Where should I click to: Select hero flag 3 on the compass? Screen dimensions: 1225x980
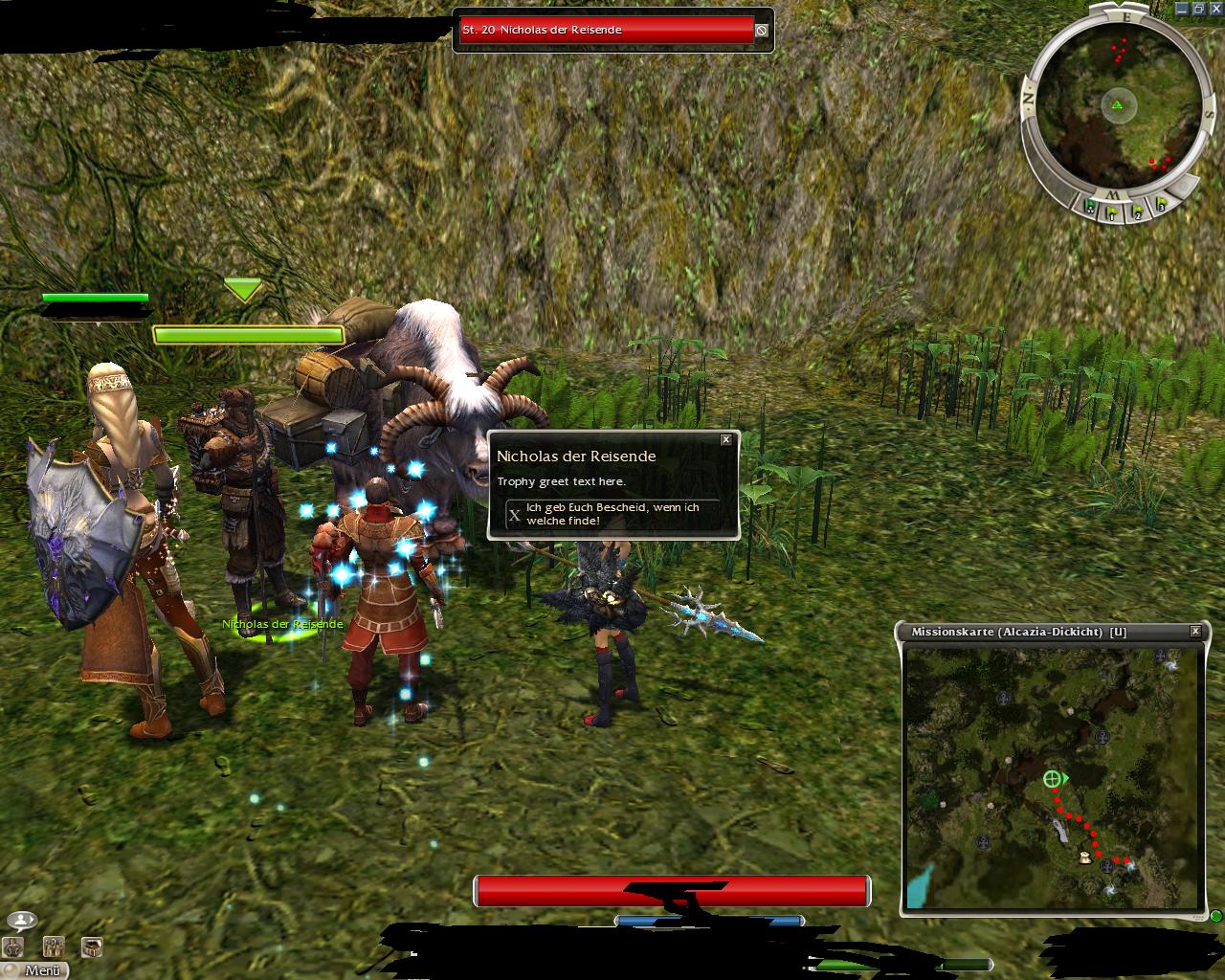[1160, 204]
